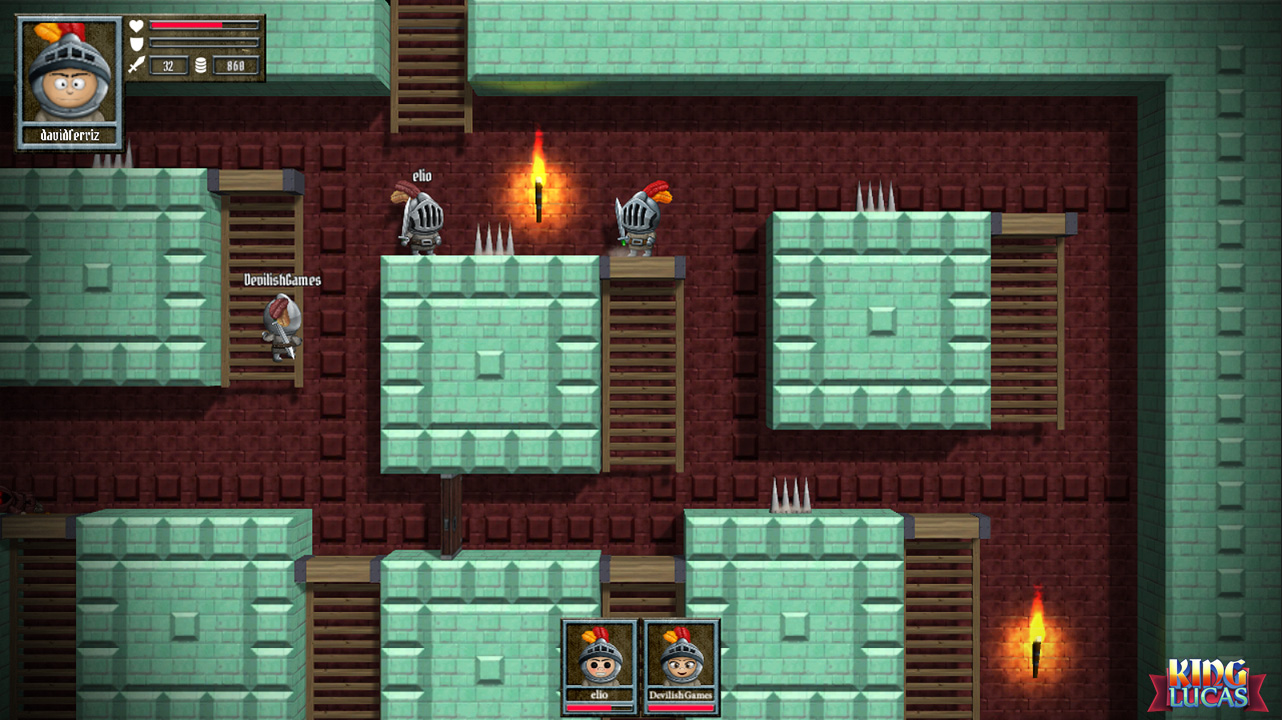The image size is (1282, 720).
Task: Click elio's red health bar at bottom
Action: 597,710
